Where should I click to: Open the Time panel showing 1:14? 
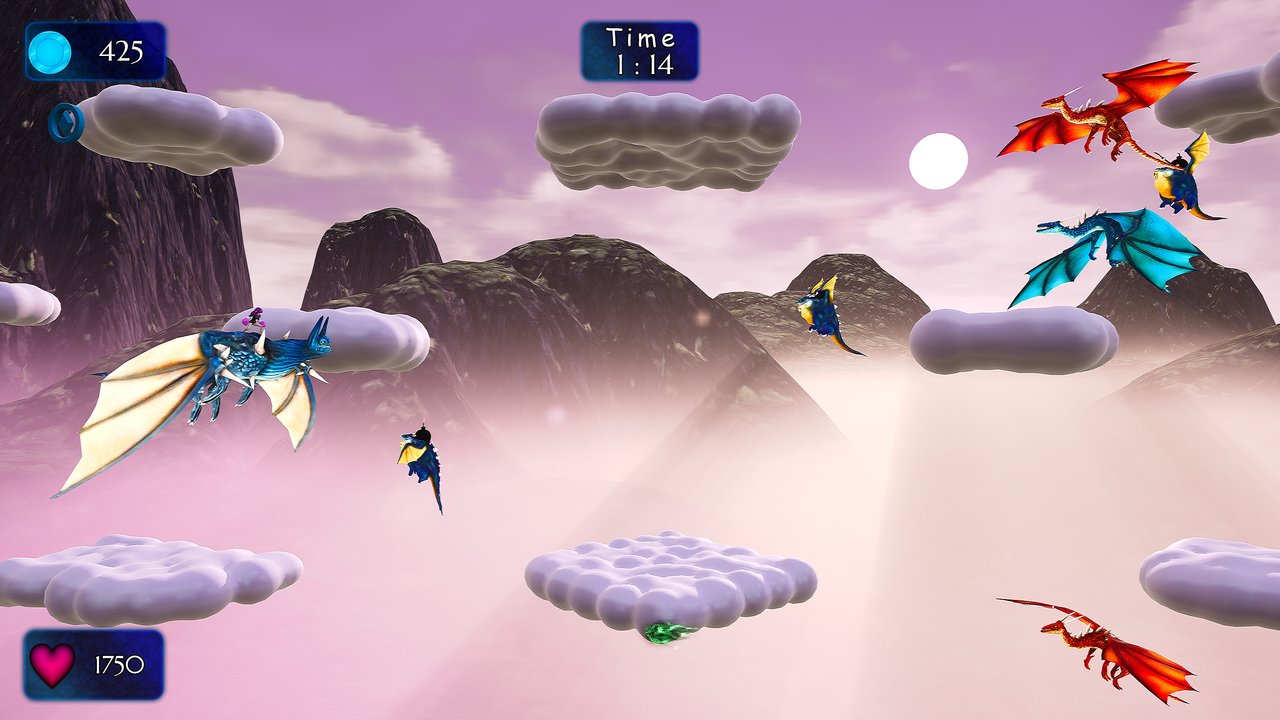point(643,49)
